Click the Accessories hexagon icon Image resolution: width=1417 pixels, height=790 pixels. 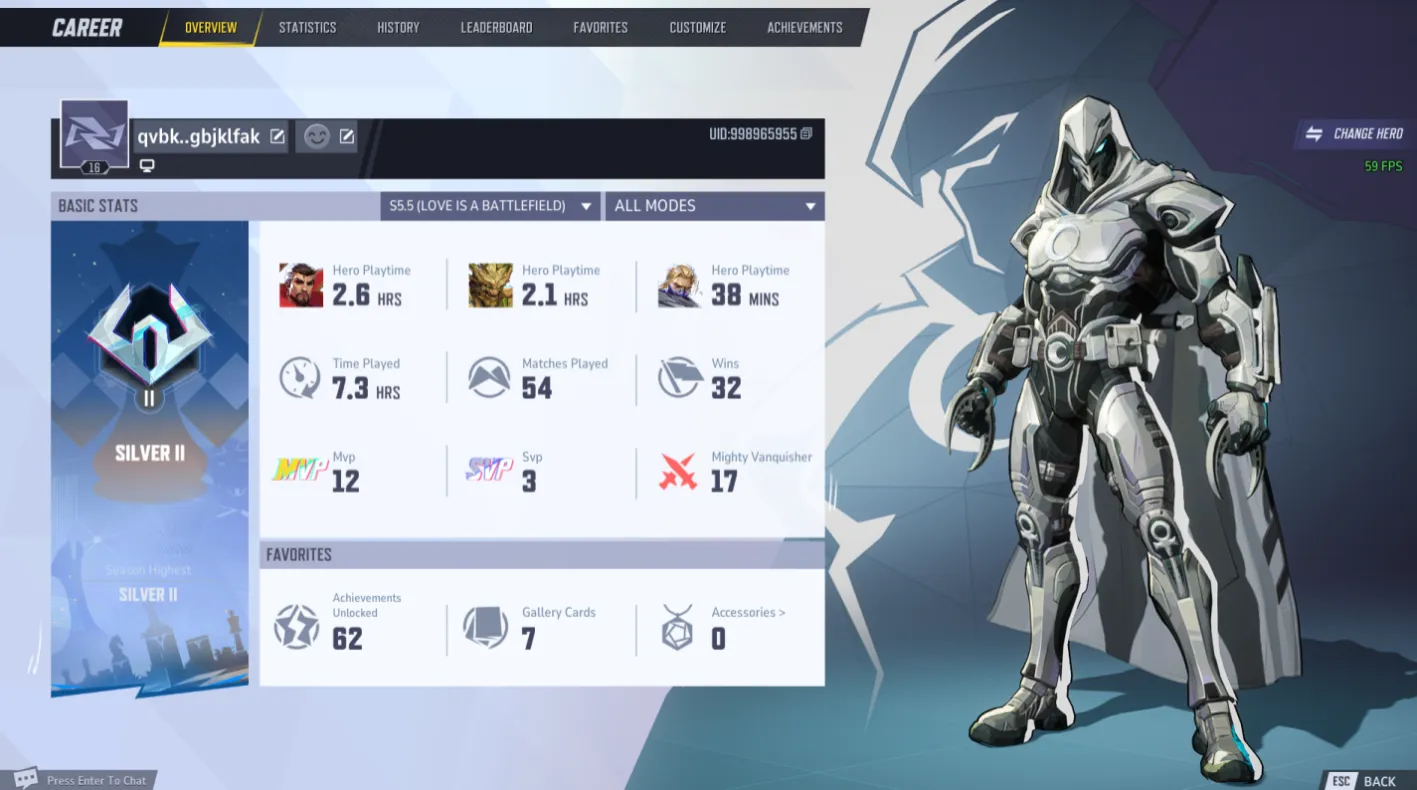(x=679, y=628)
